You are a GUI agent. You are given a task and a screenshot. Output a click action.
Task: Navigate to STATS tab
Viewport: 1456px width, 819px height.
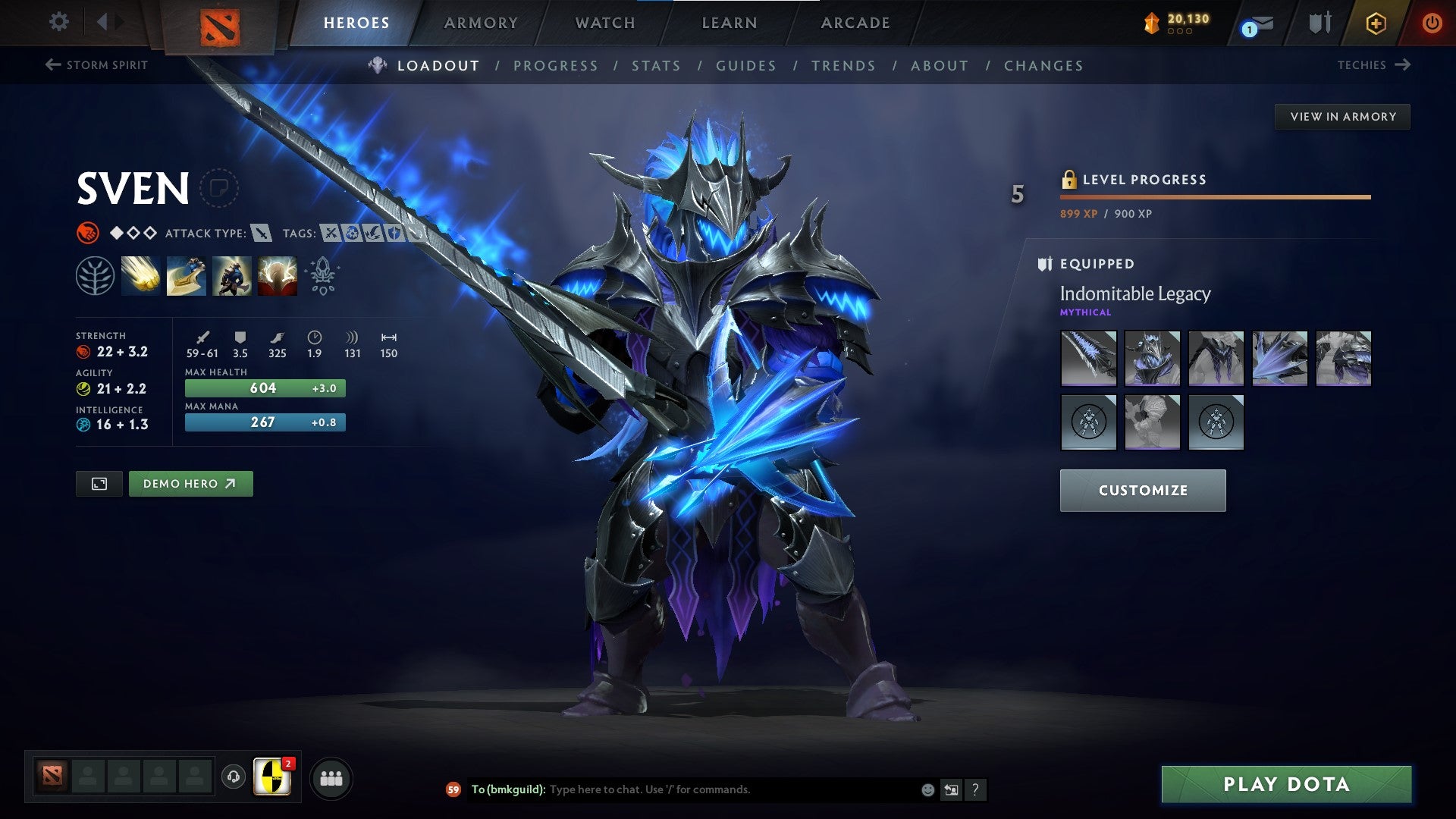click(x=657, y=66)
